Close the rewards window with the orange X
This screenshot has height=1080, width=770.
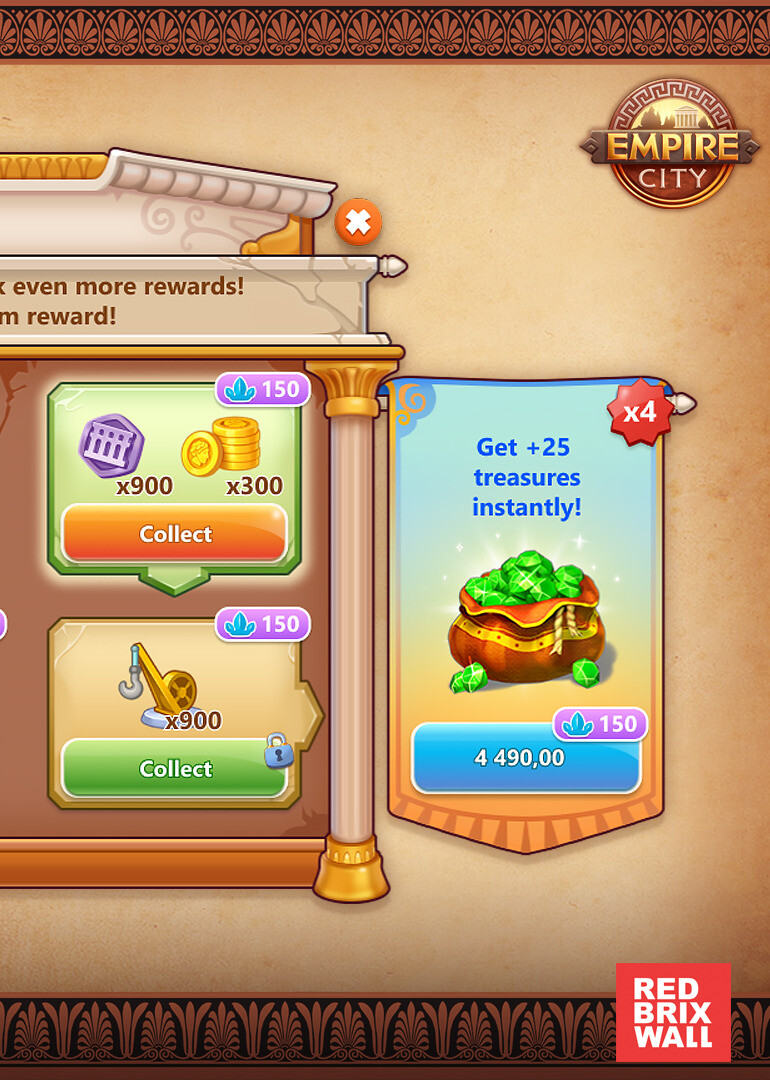[358, 222]
